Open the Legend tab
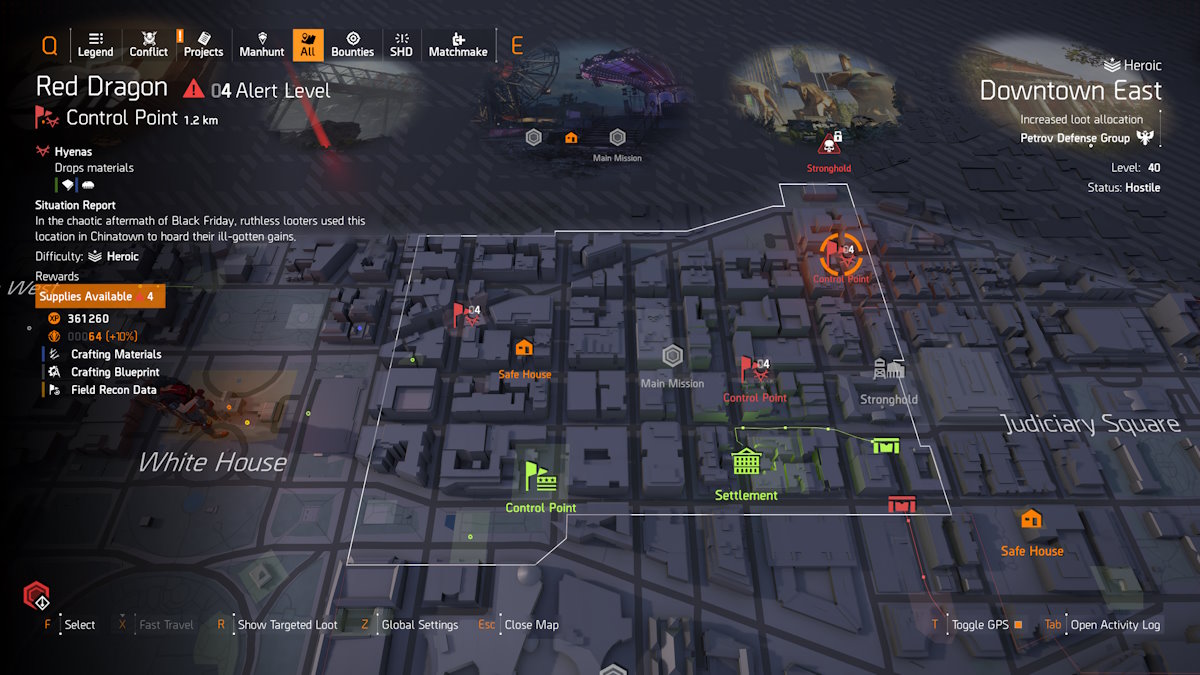 tap(95, 44)
